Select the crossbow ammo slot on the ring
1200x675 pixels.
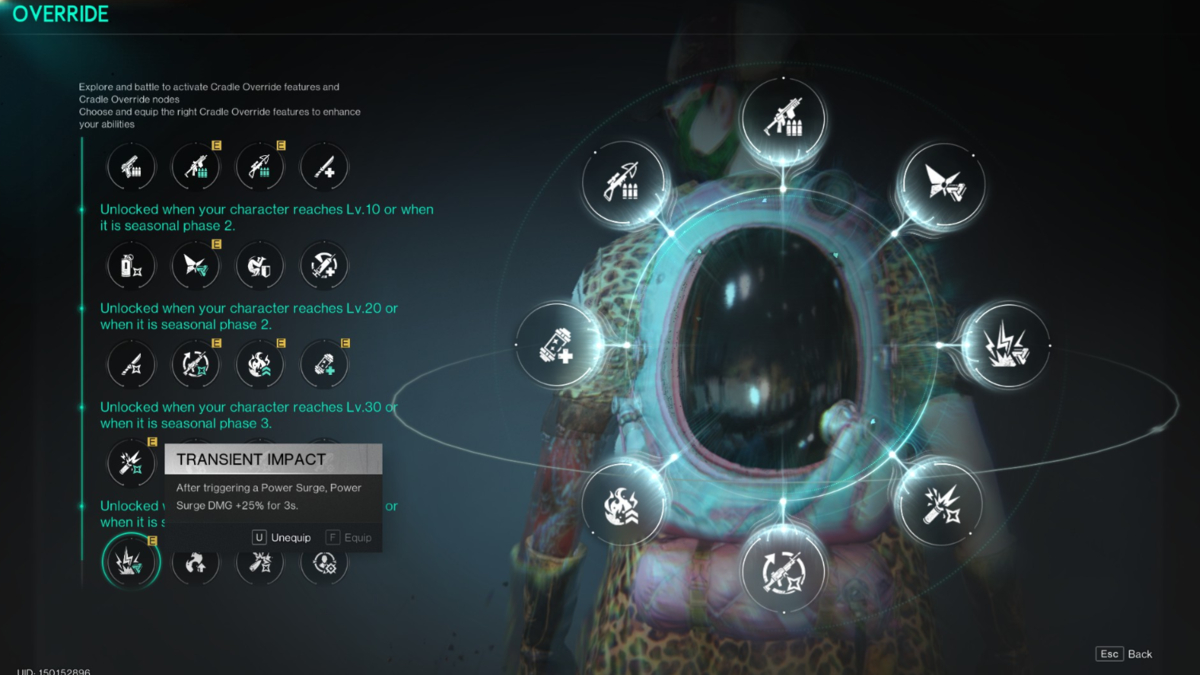[624, 183]
